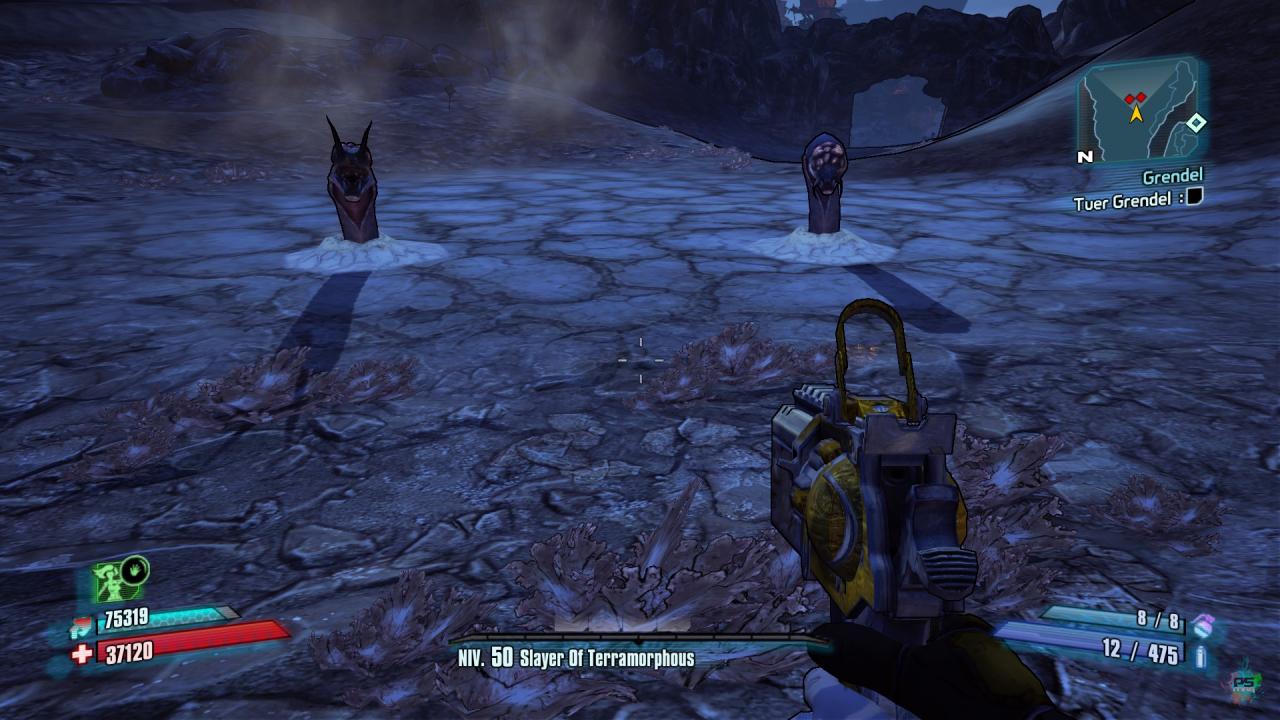Click the yellow player arrow on minimap

1136,113
